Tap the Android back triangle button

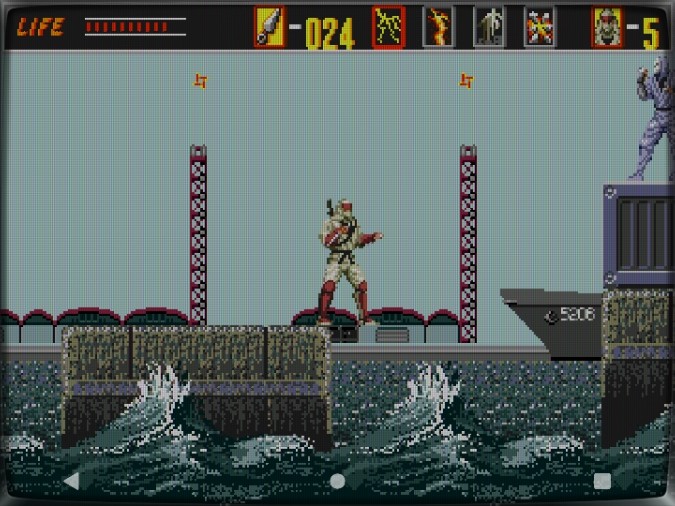[x=71, y=481]
